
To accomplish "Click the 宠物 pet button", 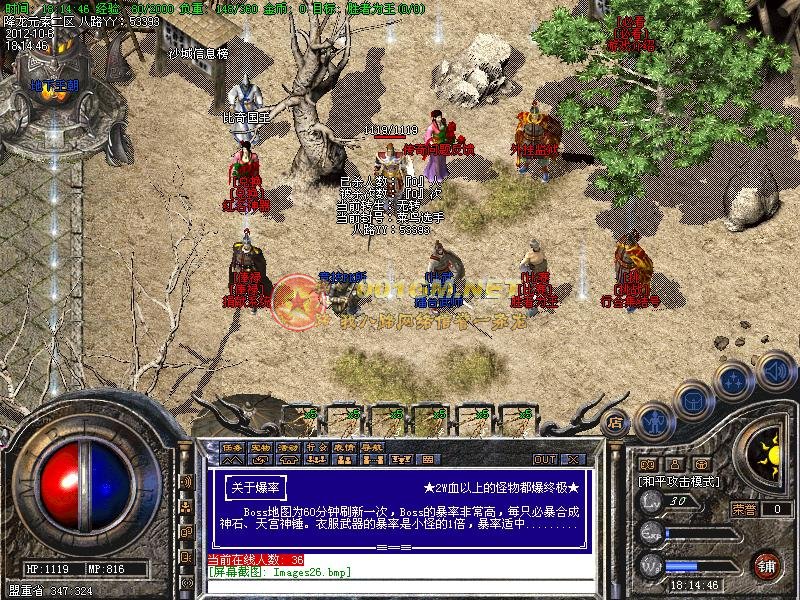I will [260, 447].
